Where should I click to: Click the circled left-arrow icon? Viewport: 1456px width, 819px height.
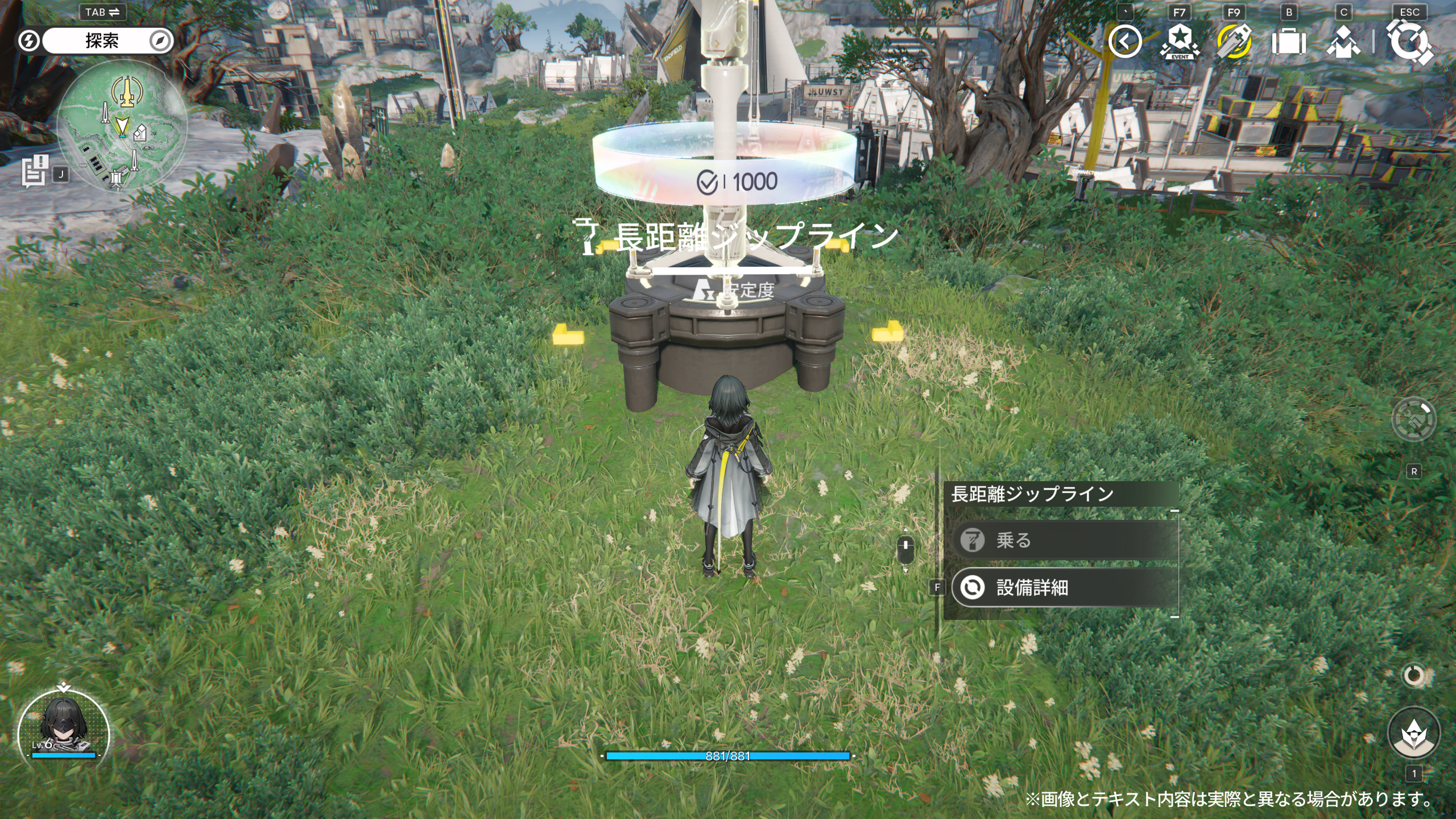pyautogui.click(x=1125, y=42)
